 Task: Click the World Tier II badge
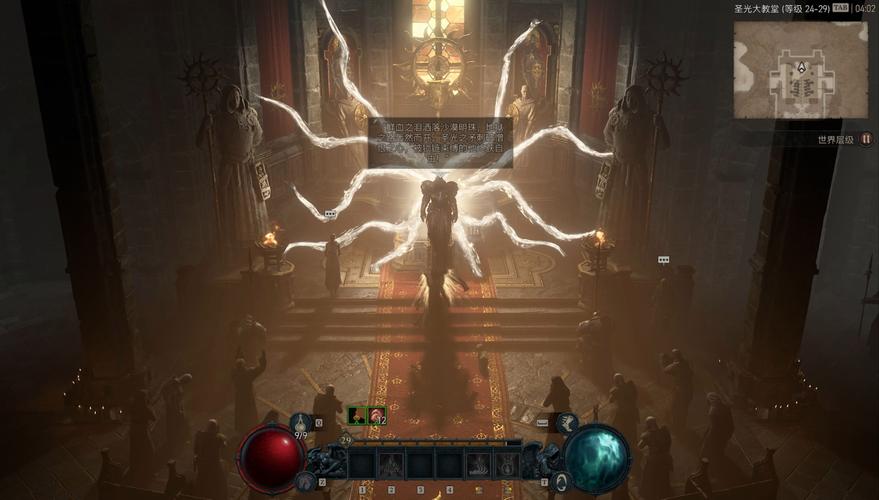[x=866, y=139]
